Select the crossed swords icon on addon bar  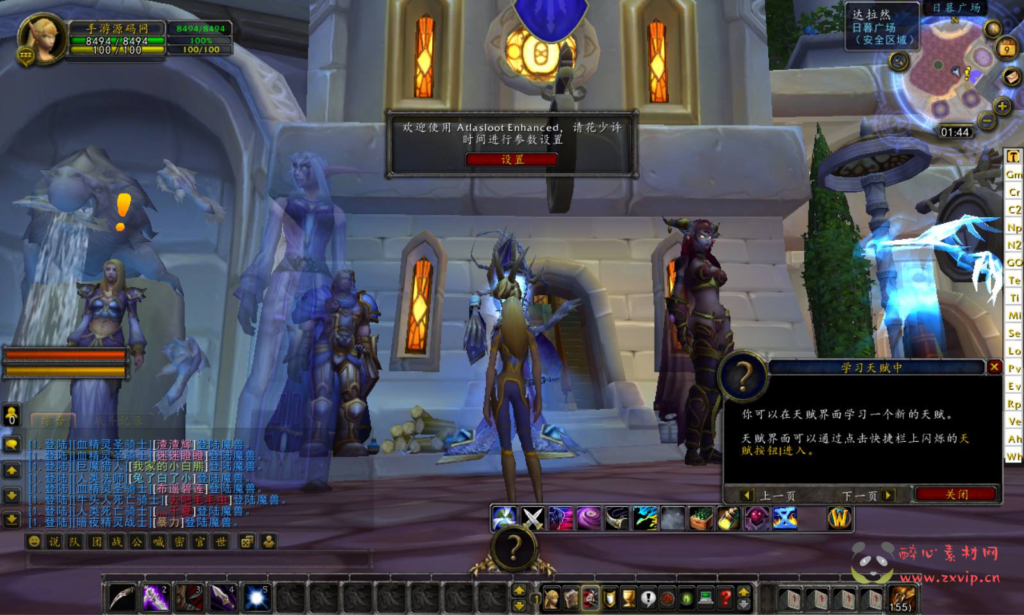click(x=533, y=518)
